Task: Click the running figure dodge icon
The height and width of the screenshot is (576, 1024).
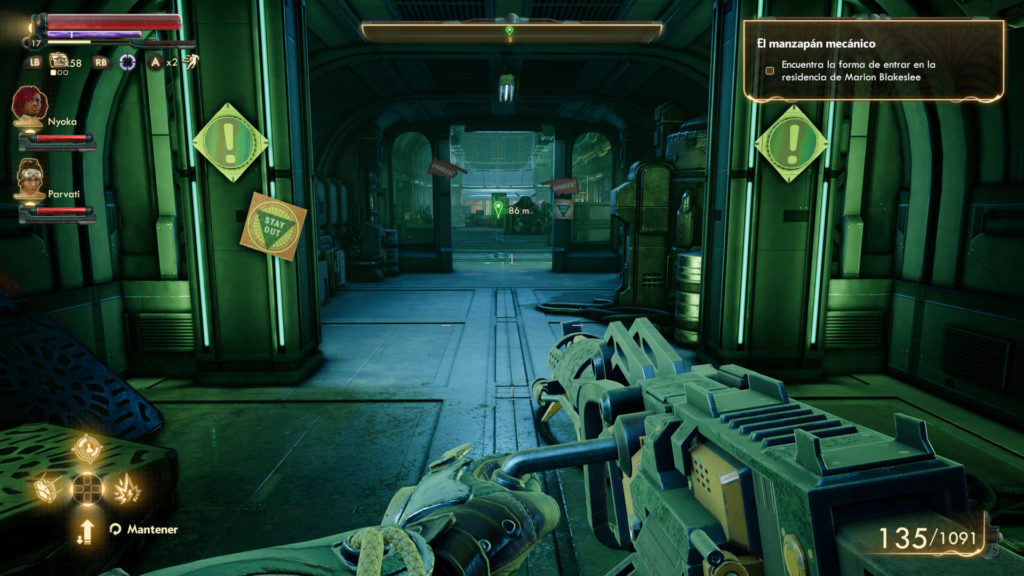Action: [x=188, y=62]
